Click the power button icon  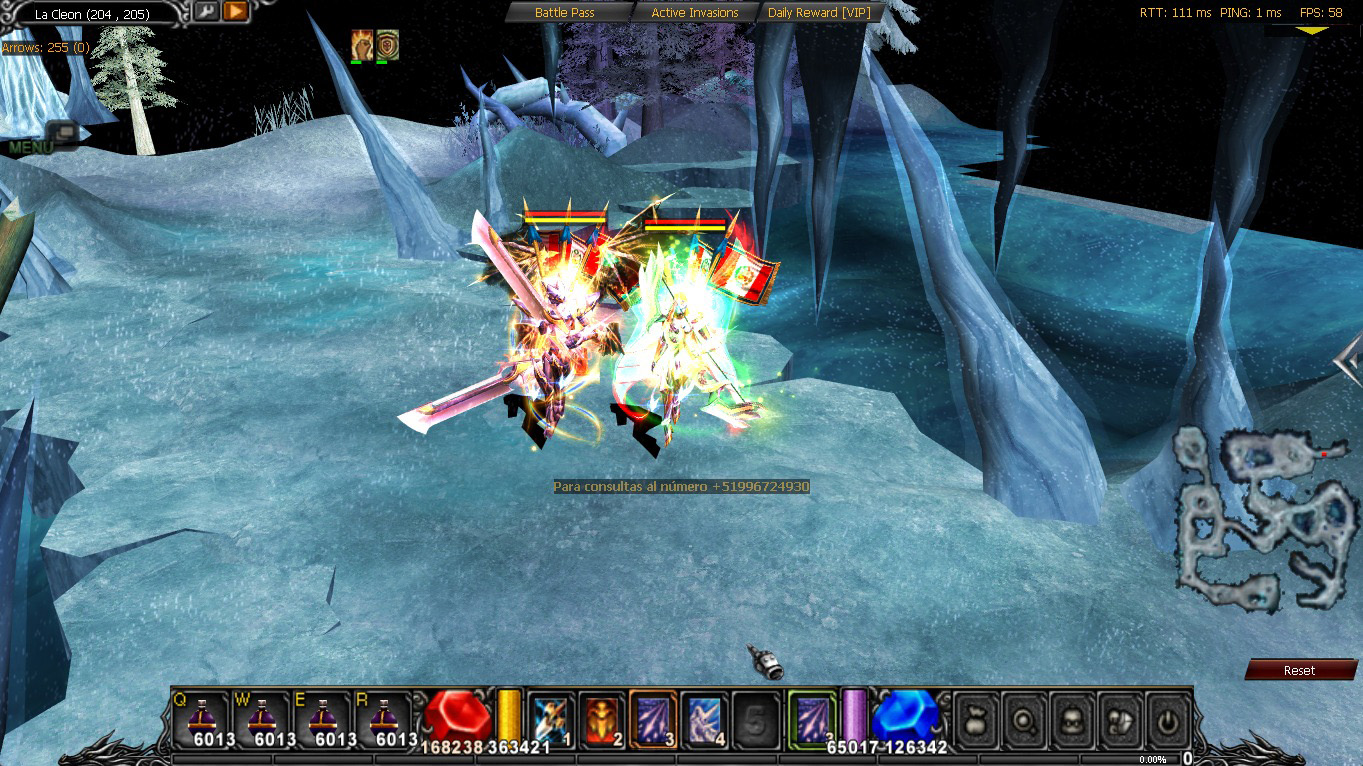[x=1167, y=718]
